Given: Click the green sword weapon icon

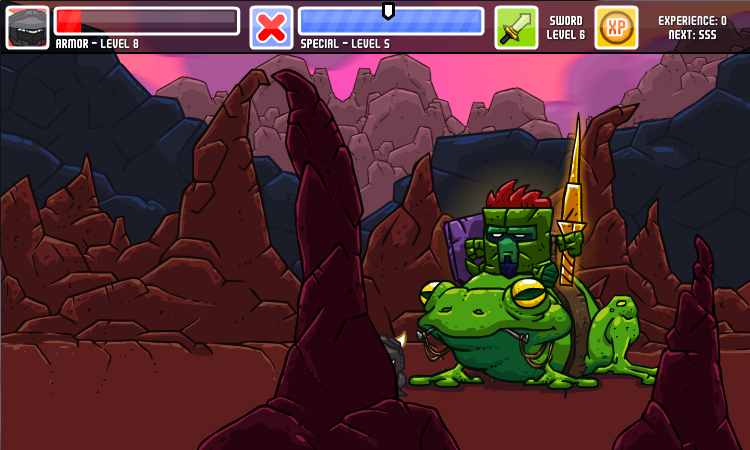Looking at the screenshot, I should click(516, 27).
